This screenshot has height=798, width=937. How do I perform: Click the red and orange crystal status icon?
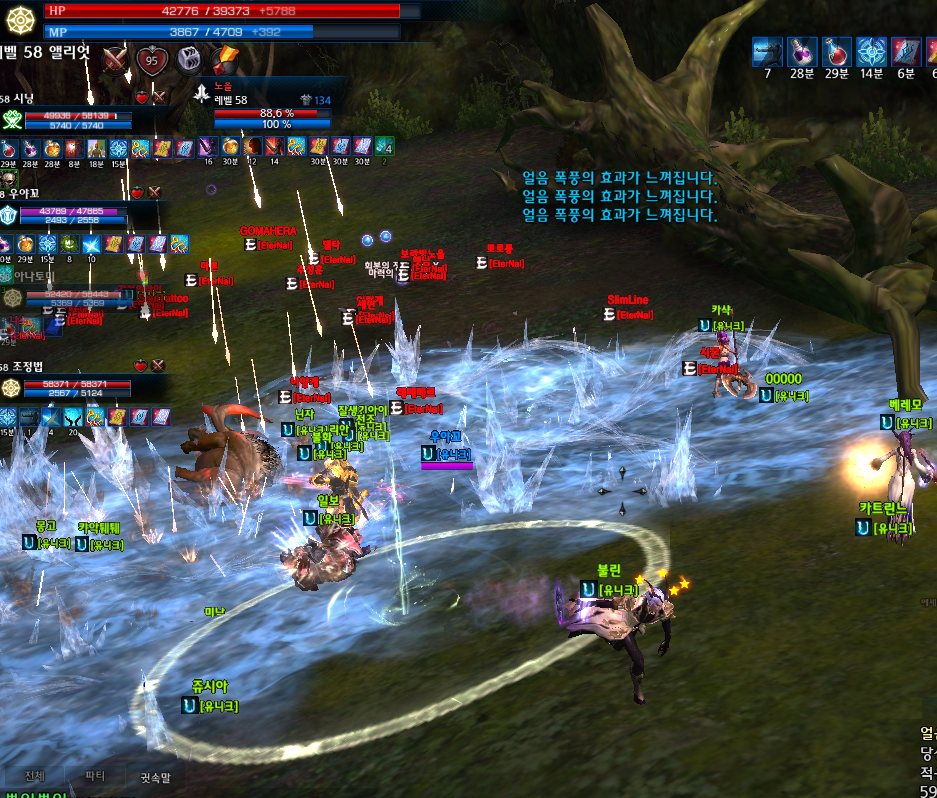tap(225, 59)
